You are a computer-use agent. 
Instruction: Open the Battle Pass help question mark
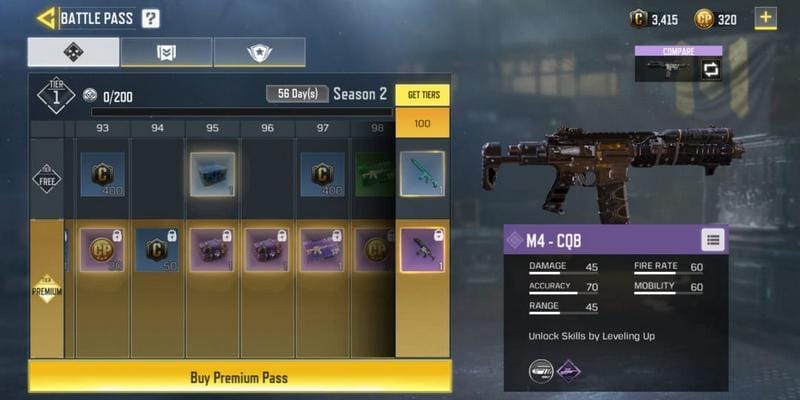coord(150,18)
